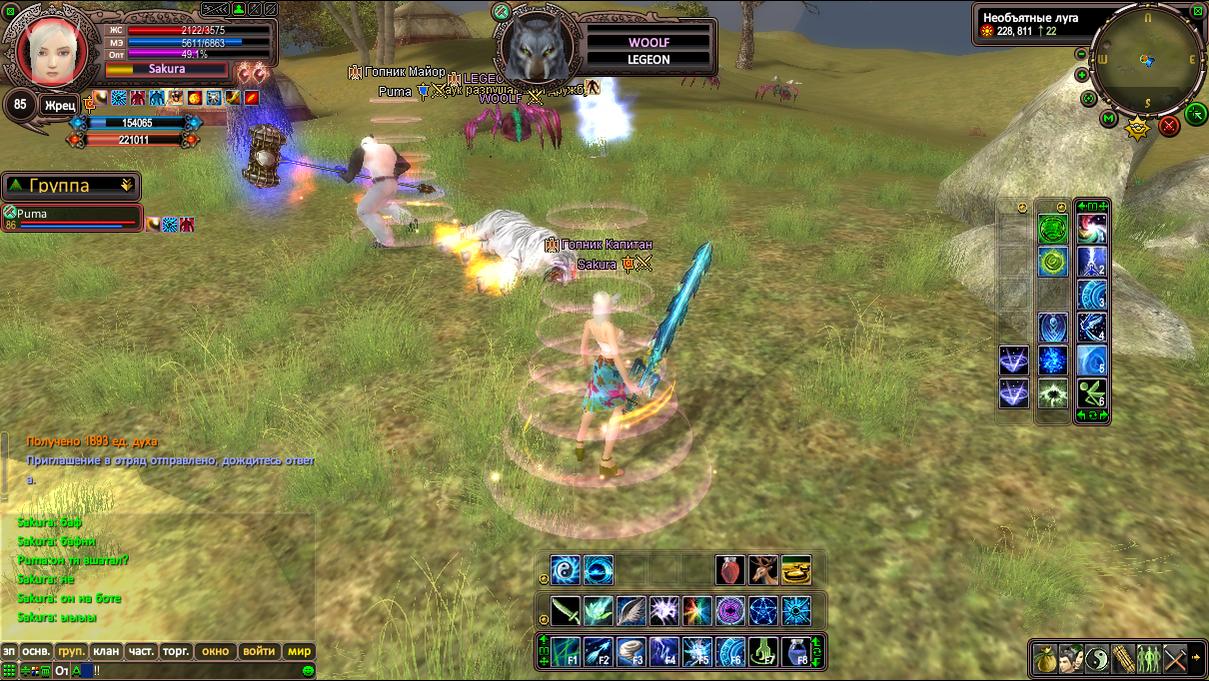Cast the white feather wing skill
The image size is (1209, 681).
tap(630, 610)
